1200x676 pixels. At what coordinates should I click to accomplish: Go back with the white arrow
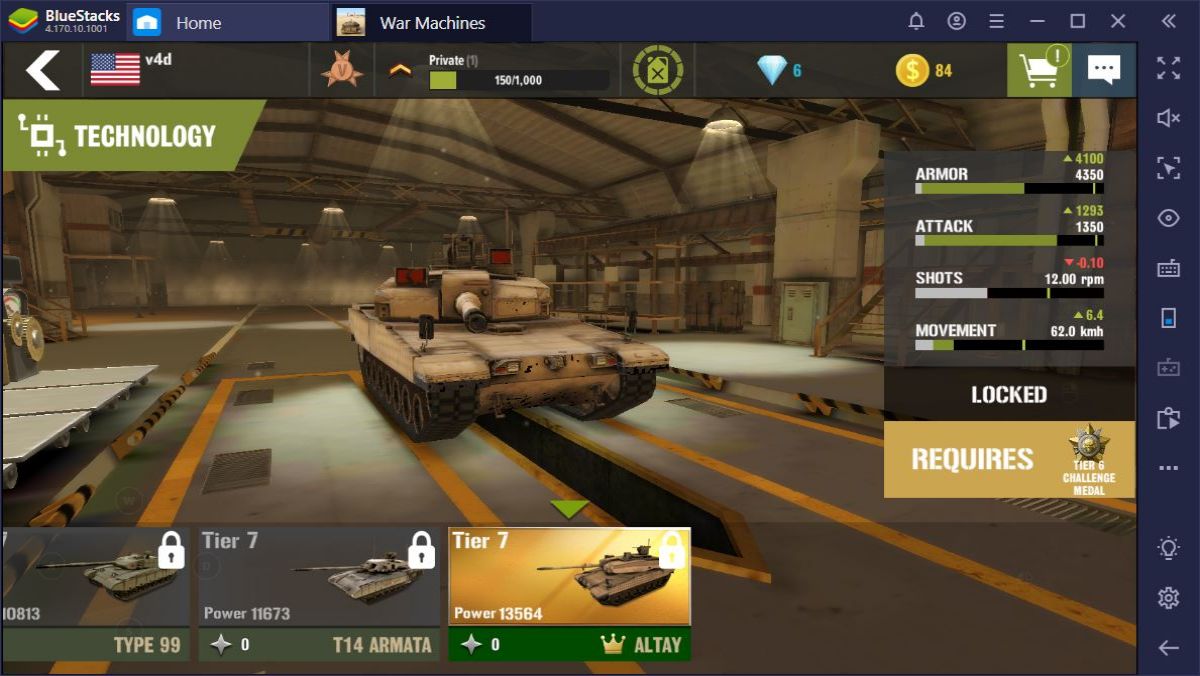[x=42, y=70]
